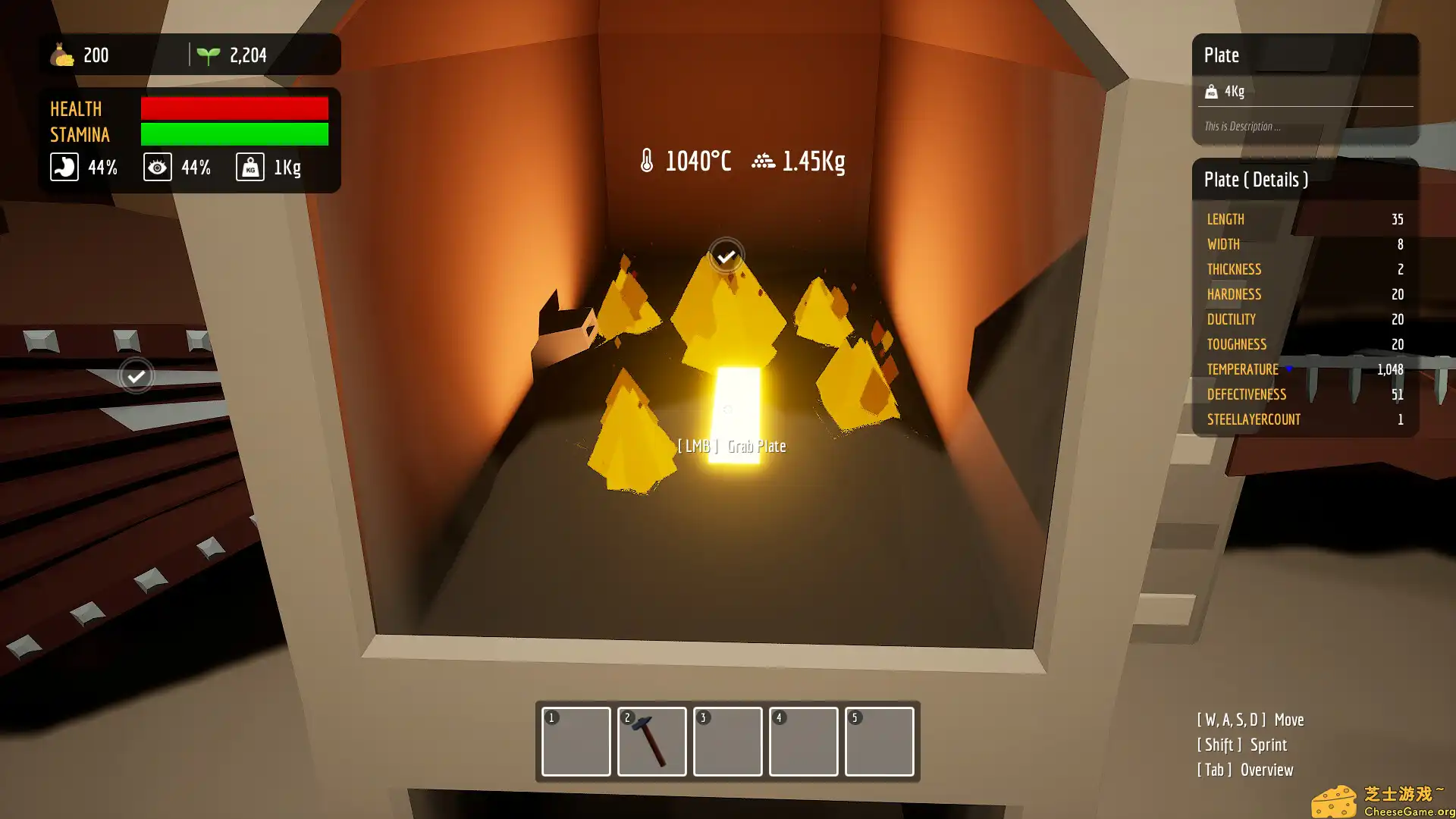Open the description field reading 'This is Description'
The width and height of the screenshot is (1456, 819).
[1243, 126]
